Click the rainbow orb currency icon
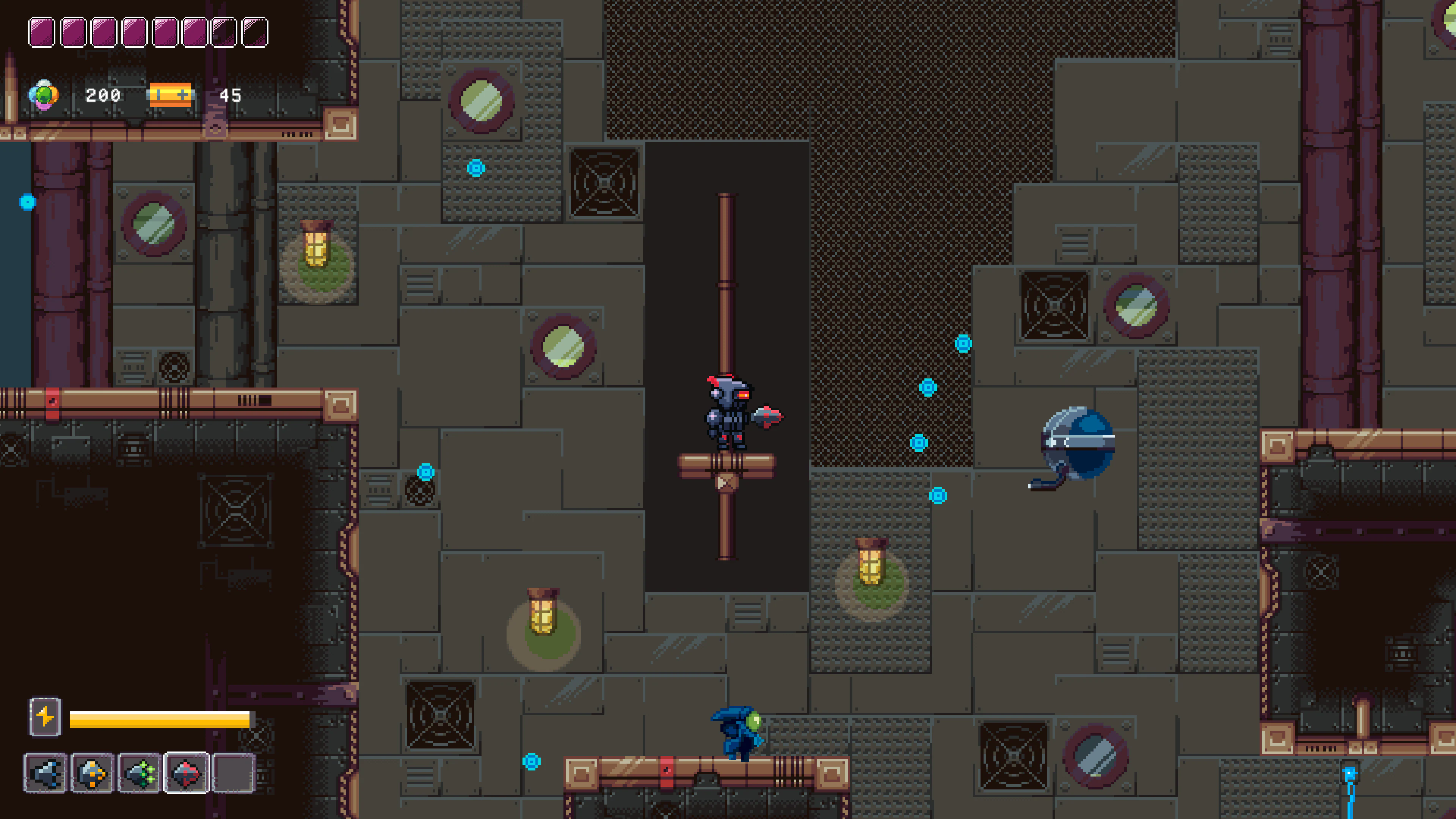 pos(44,94)
